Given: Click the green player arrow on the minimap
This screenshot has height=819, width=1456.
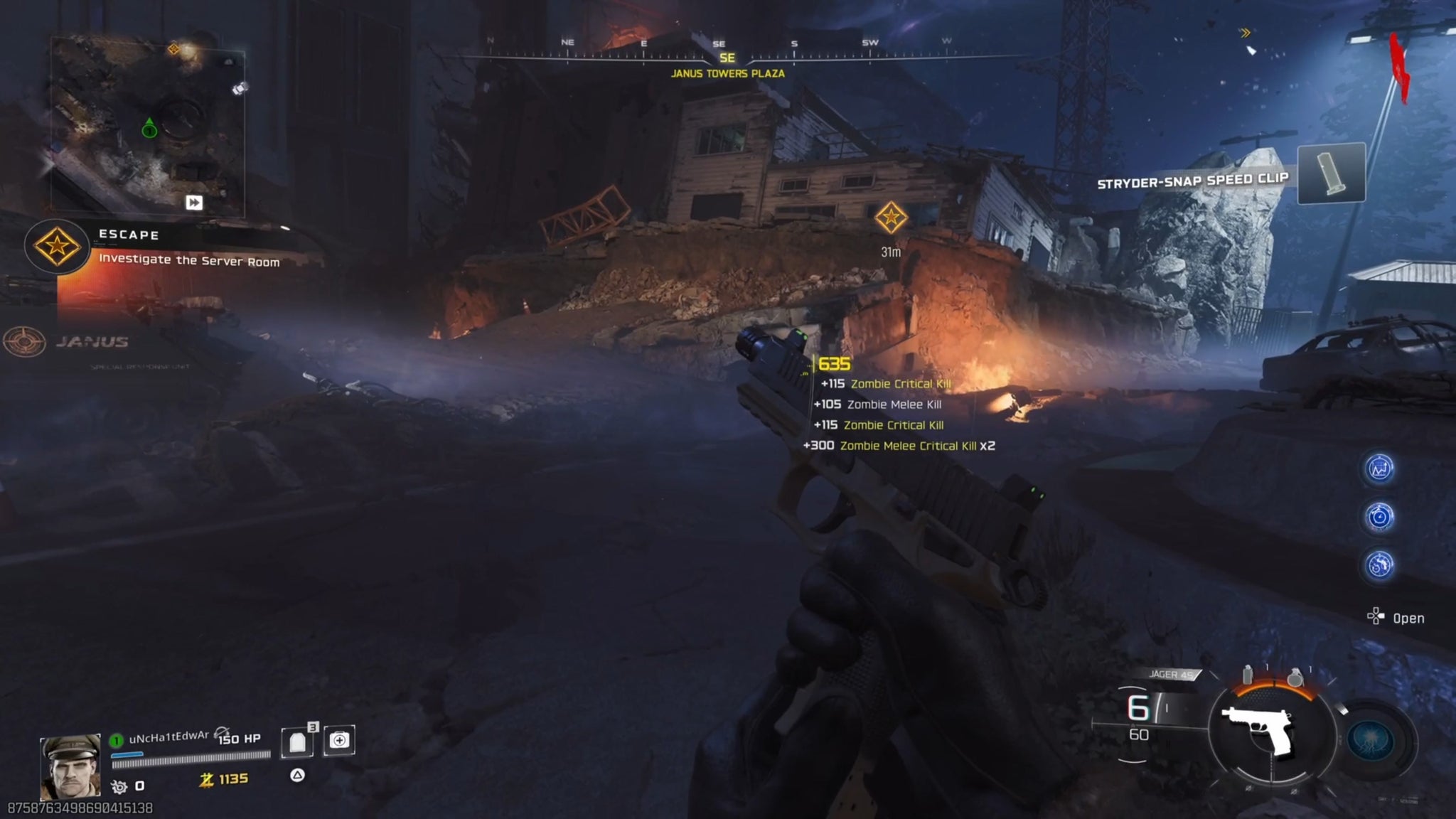Looking at the screenshot, I should (149, 128).
